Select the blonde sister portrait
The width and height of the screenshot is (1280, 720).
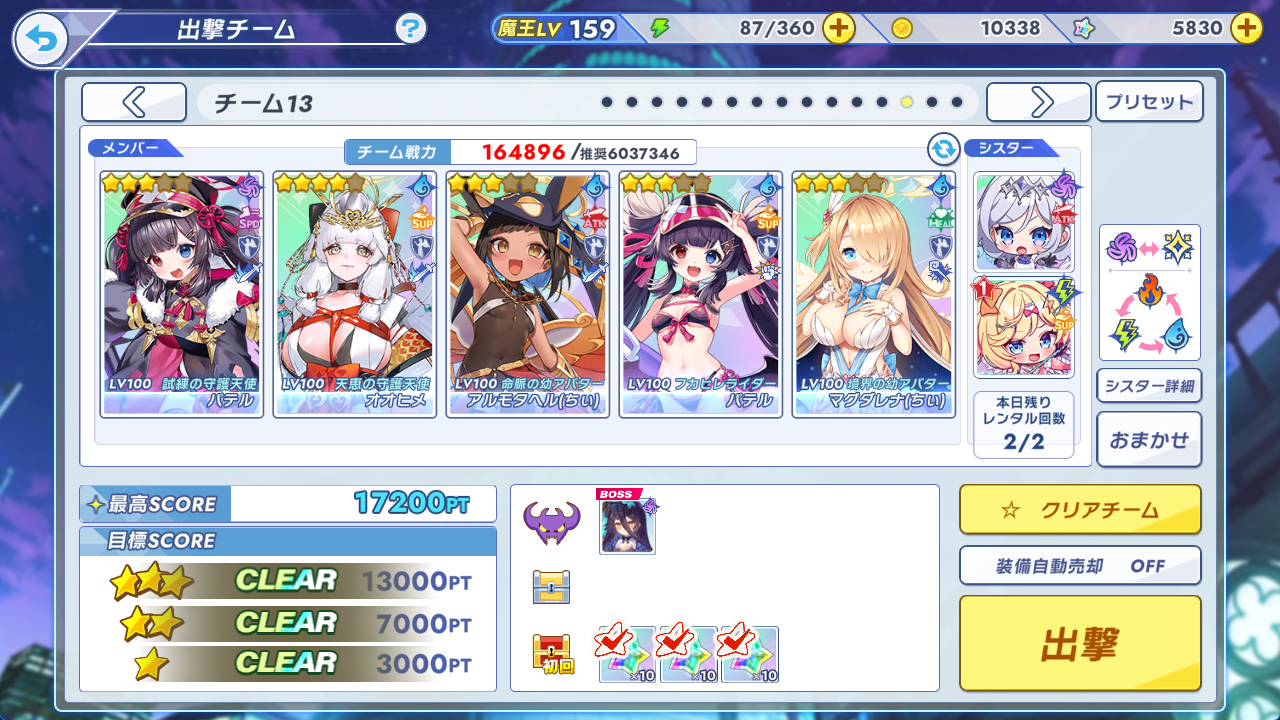click(1023, 326)
